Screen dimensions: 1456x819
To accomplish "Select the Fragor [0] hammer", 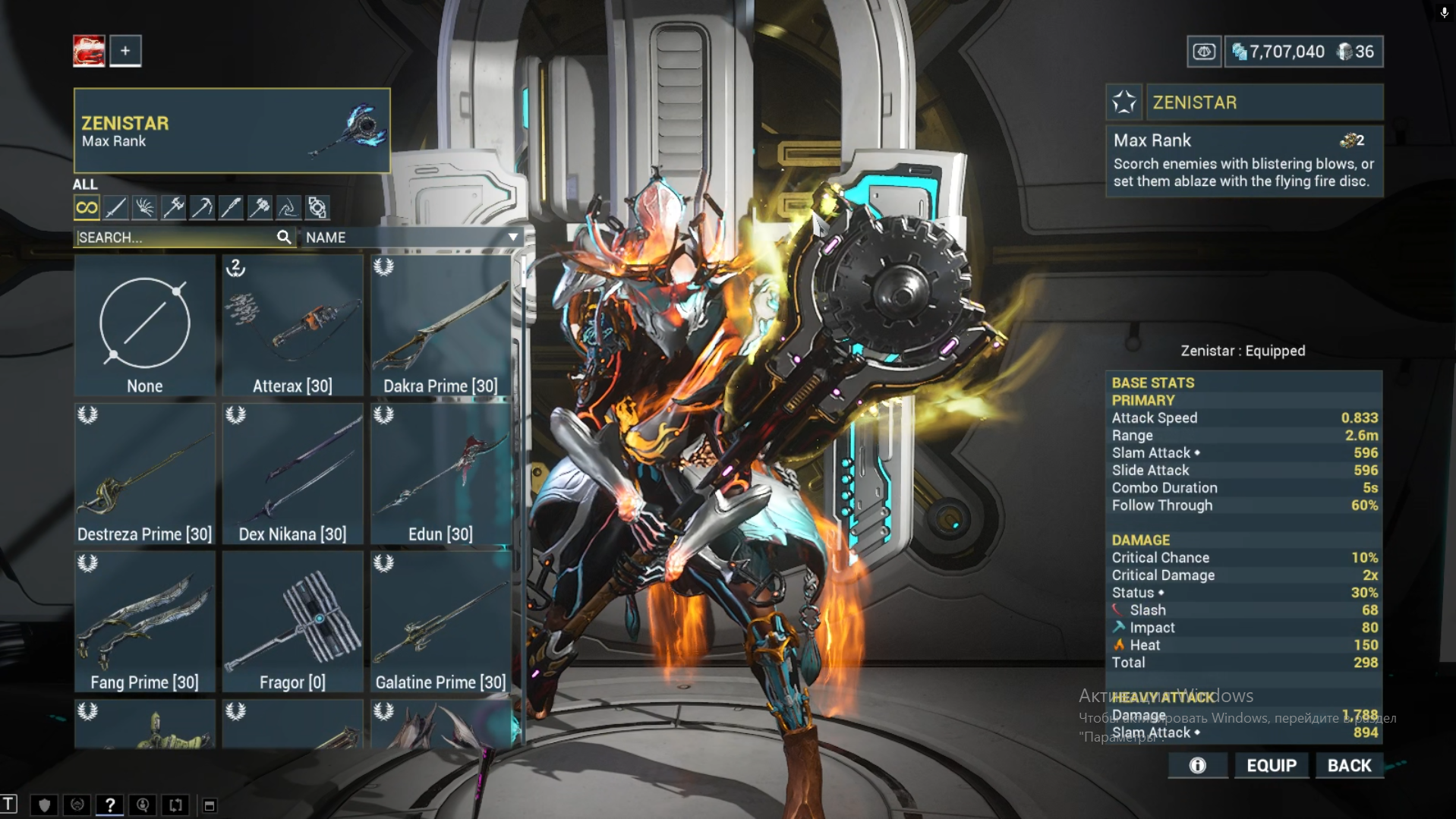I will click(x=292, y=622).
